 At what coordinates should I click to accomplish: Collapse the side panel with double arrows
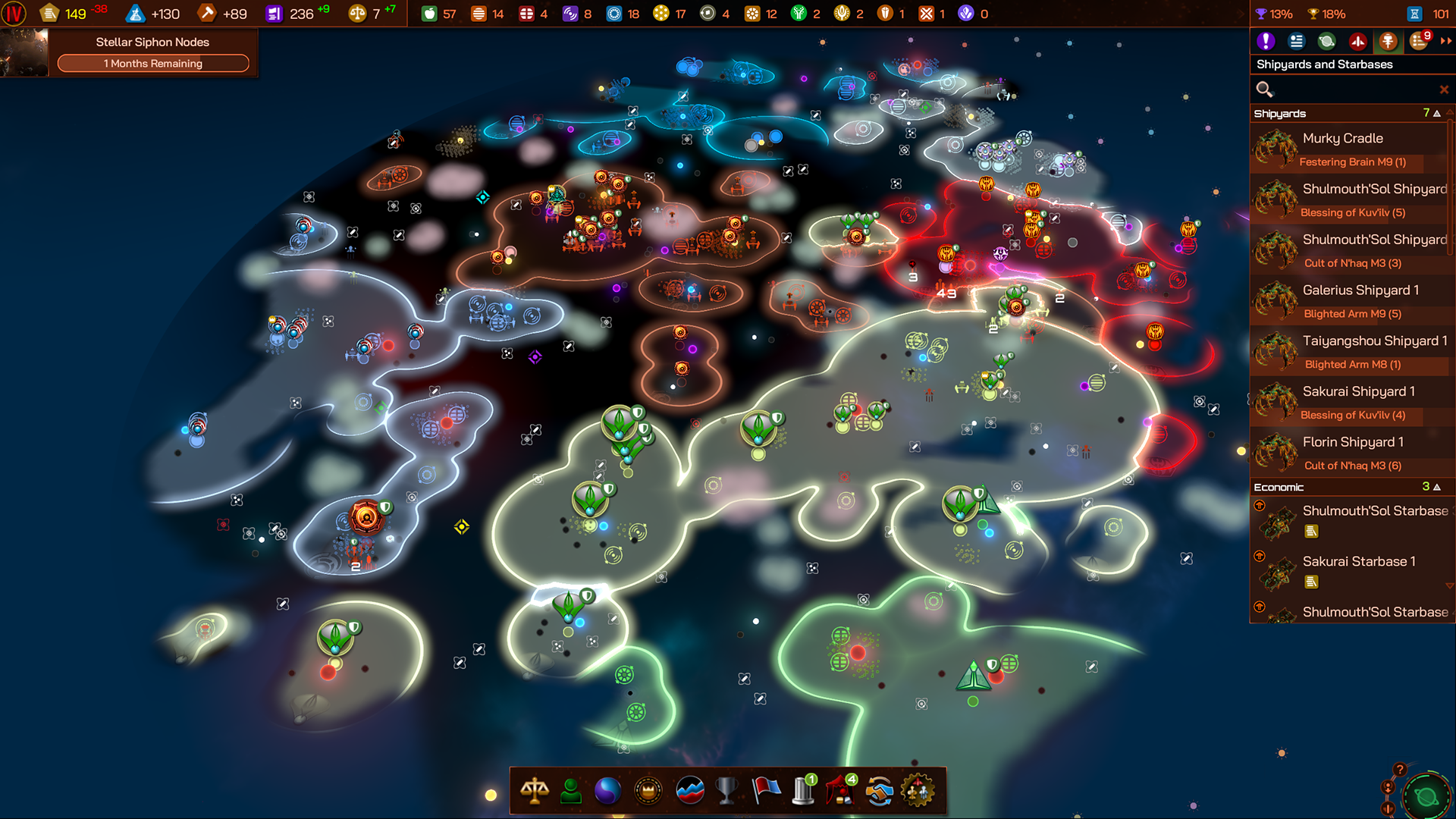tap(1445, 42)
